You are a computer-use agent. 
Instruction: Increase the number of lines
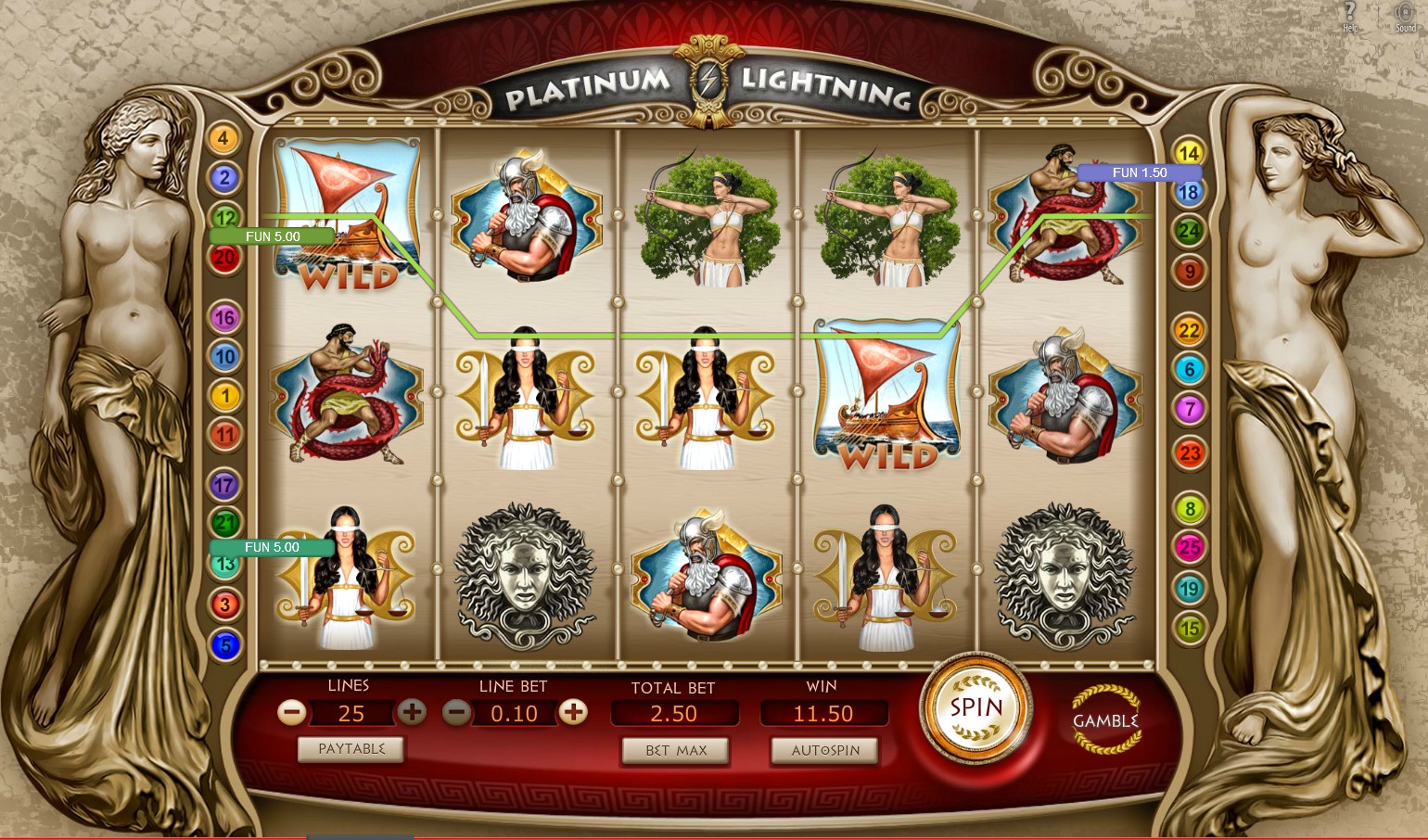tap(412, 712)
